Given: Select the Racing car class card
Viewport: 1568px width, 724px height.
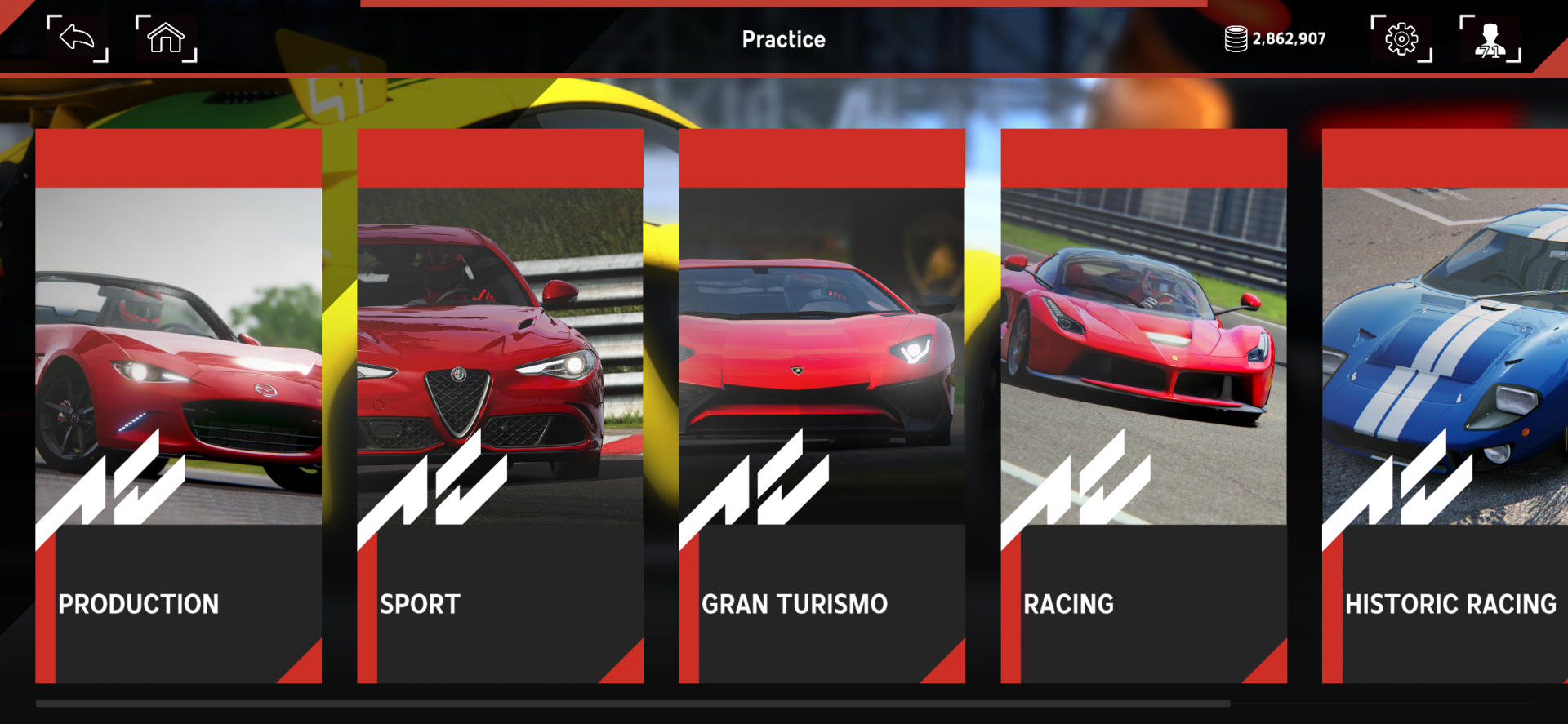Looking at the screenshot, I should tap(1143, 406).
